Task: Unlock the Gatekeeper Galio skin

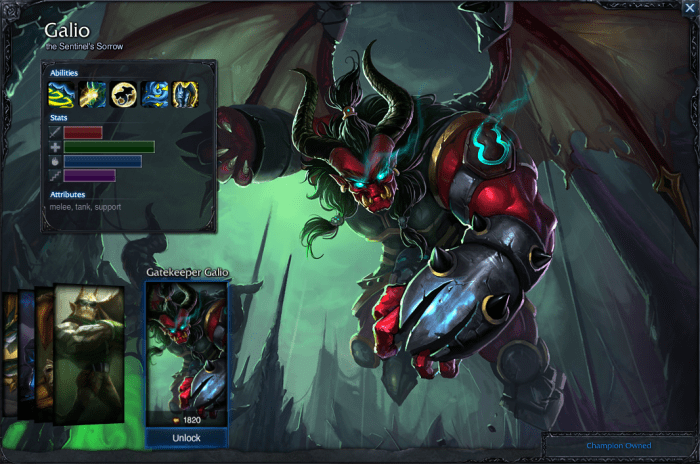Action: [x=186, y=438]
